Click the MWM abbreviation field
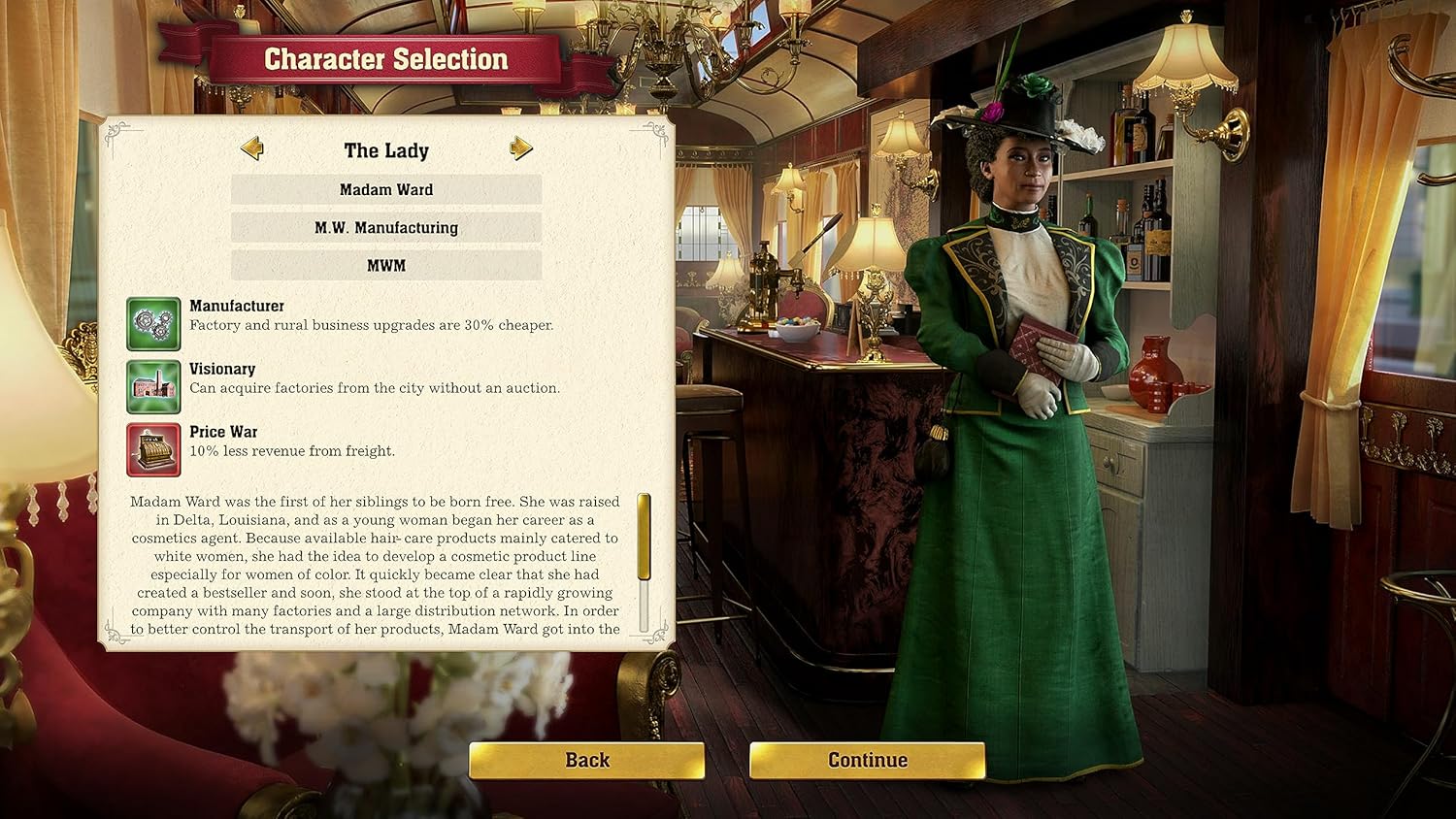The image size is (1456, 819). coord(385,264)
